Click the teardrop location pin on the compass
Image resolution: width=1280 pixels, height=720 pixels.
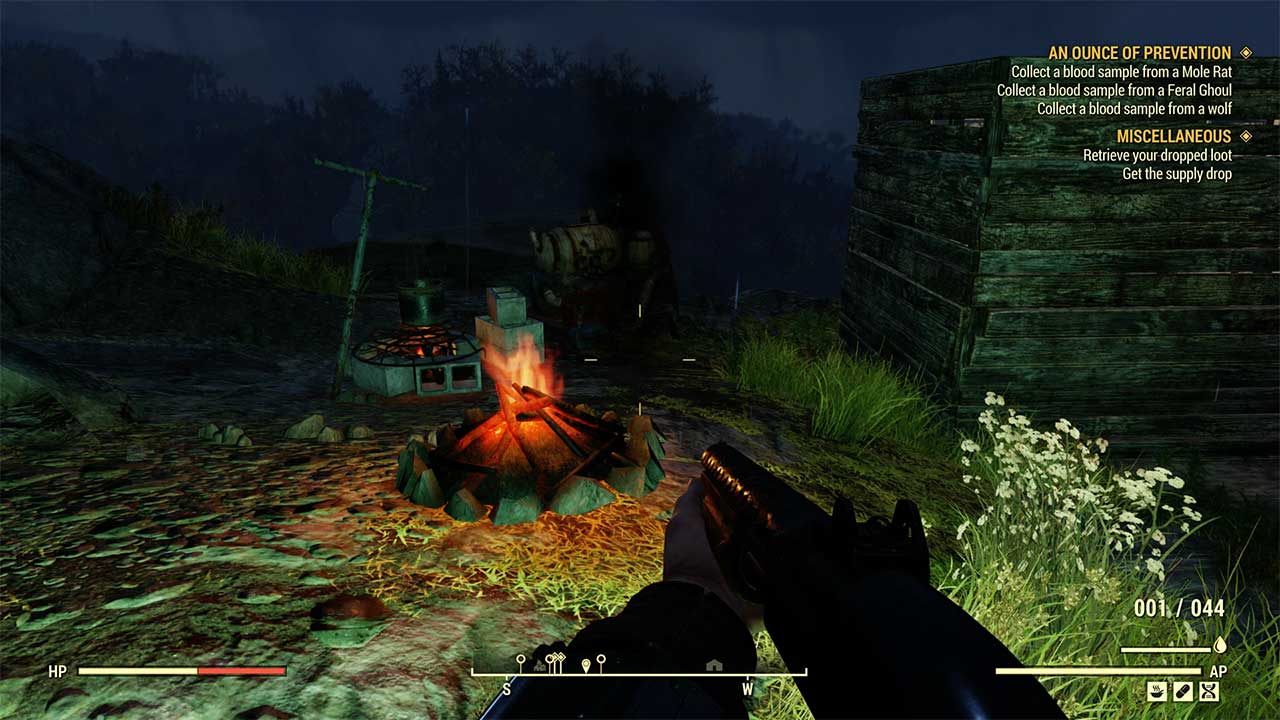coord(585,662)
